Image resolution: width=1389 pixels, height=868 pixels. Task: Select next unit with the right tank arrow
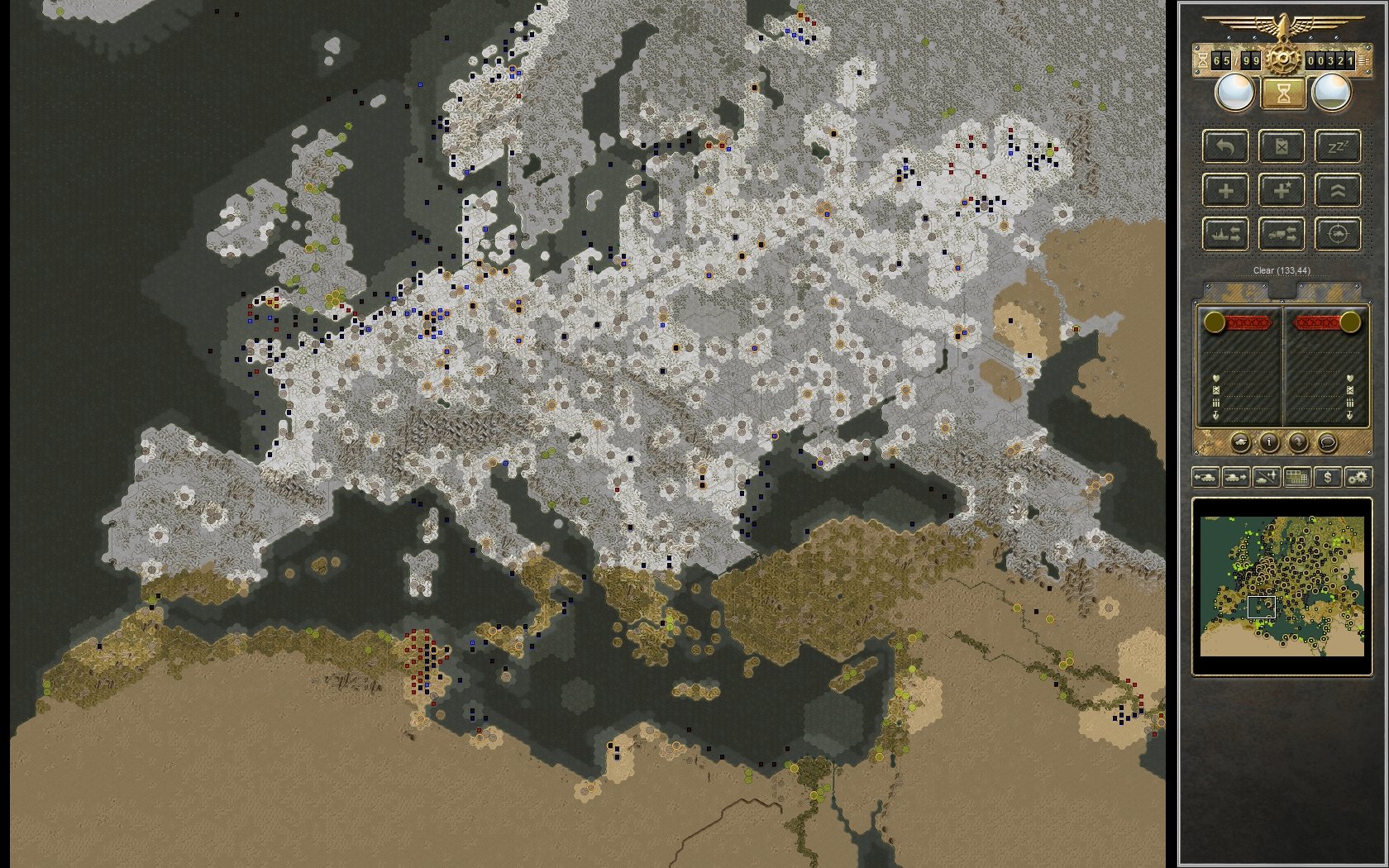pyautogui.click(x=1234, y=477)
